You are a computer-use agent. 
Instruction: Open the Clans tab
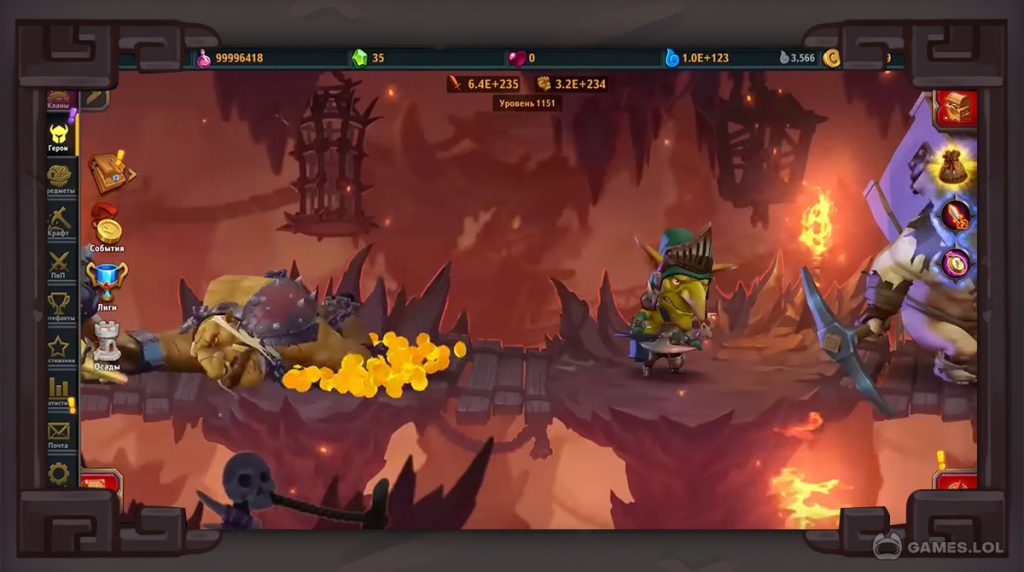pos(59,100)
